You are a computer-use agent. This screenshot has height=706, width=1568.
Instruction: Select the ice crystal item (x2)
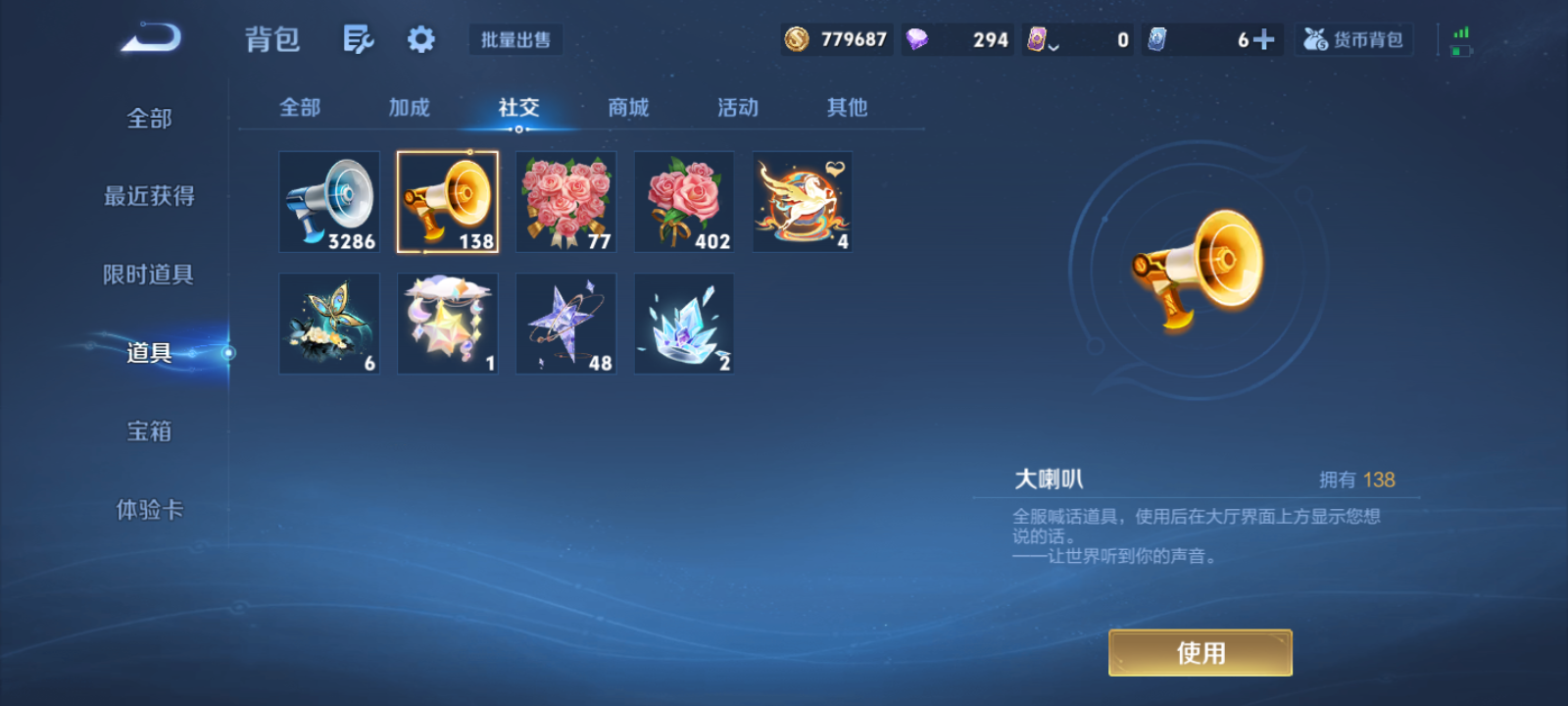(683, 324)
